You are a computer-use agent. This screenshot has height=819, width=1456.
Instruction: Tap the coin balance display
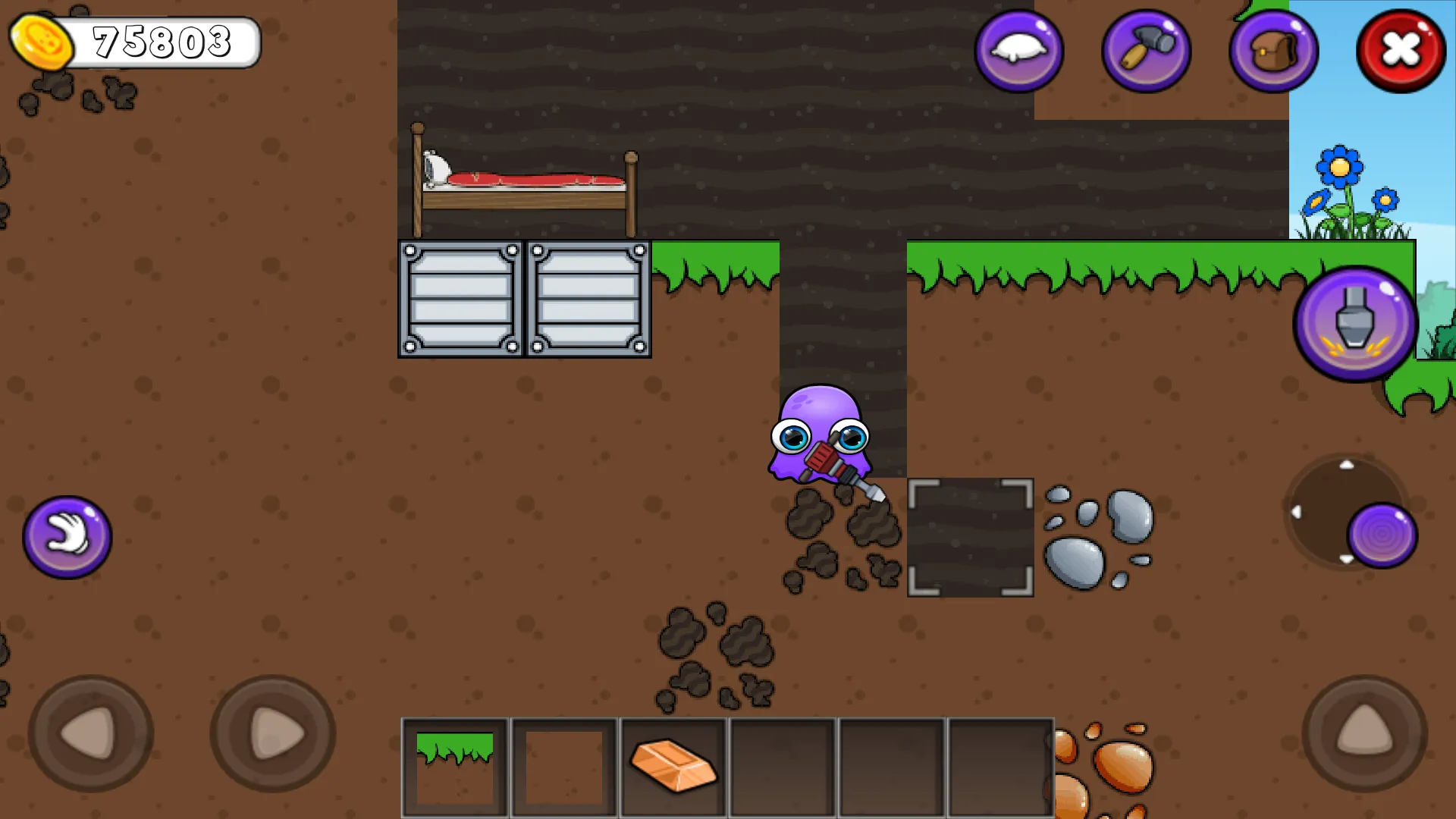(x=163, y=42)
